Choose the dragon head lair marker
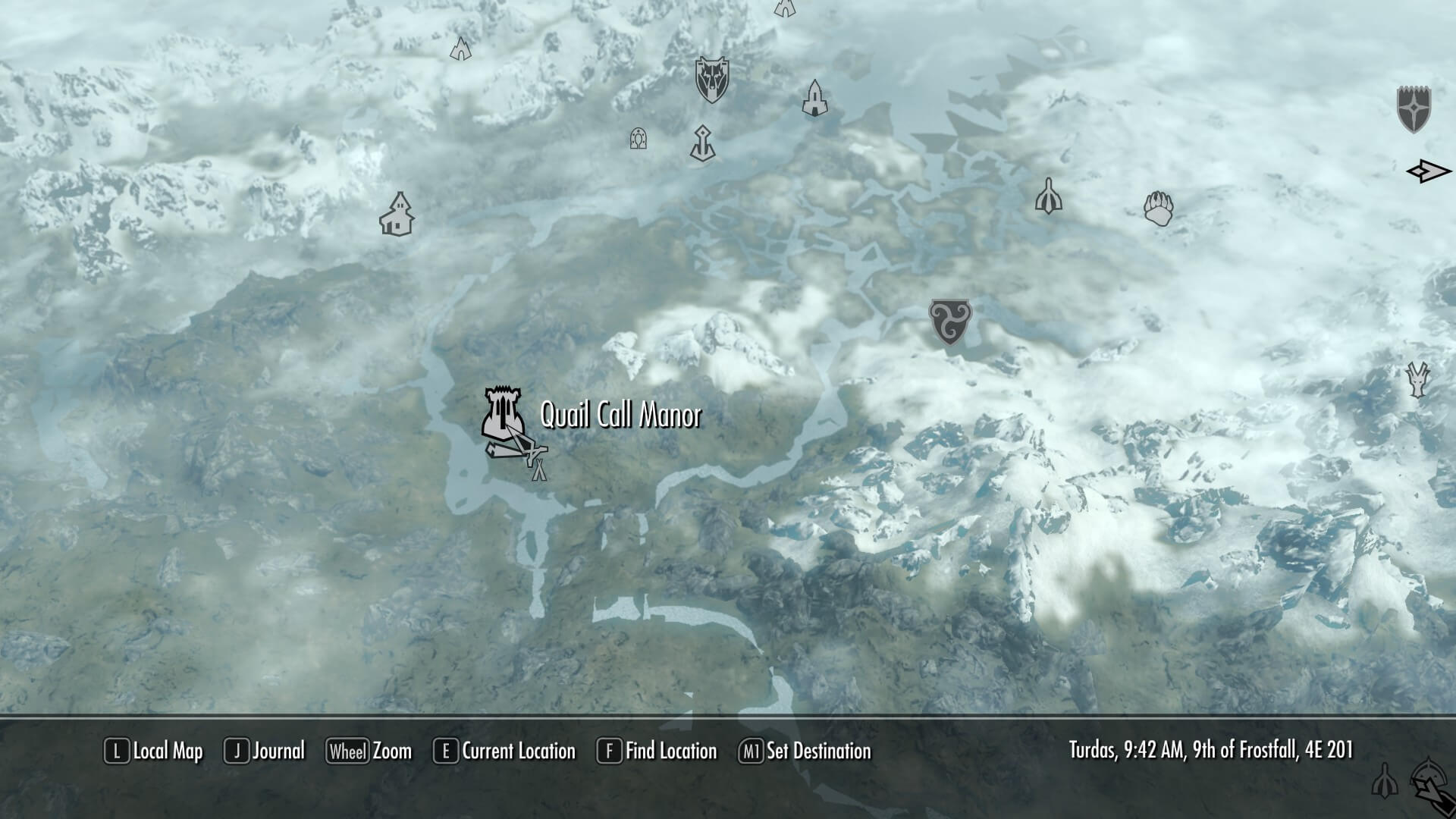 (1417, 379)
